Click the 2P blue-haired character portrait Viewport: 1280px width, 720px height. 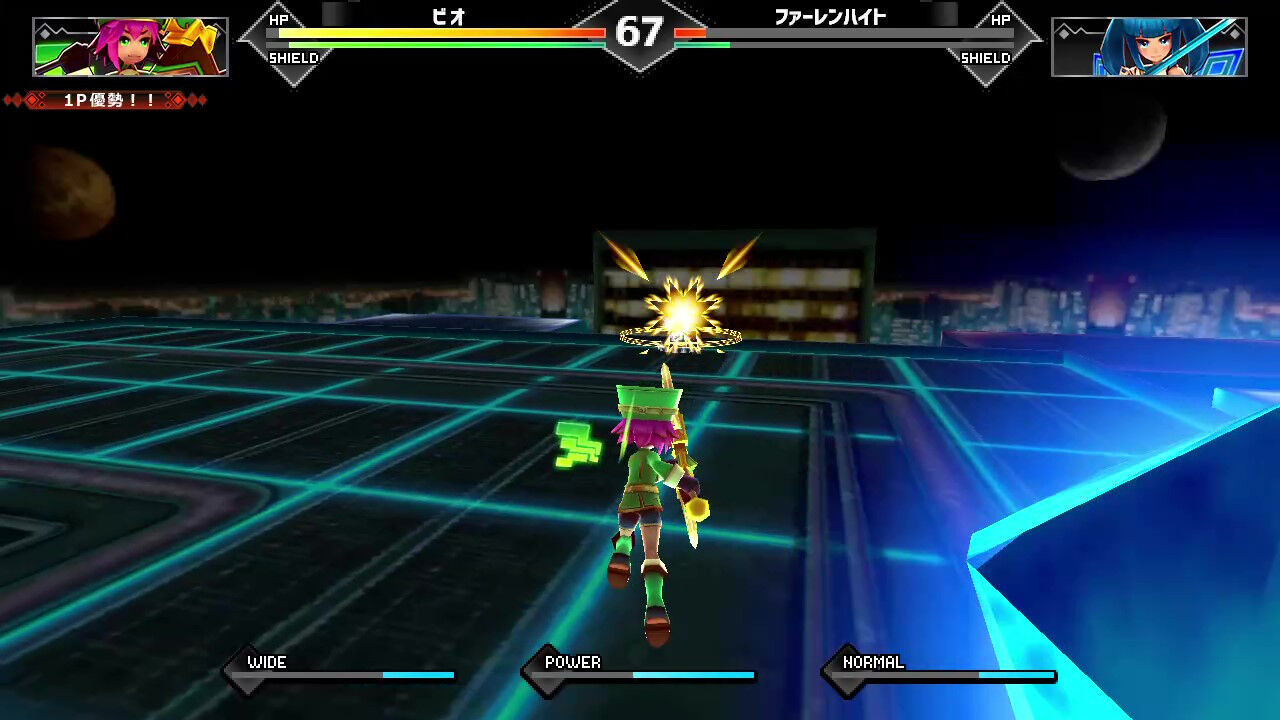tap(1148, 45)
